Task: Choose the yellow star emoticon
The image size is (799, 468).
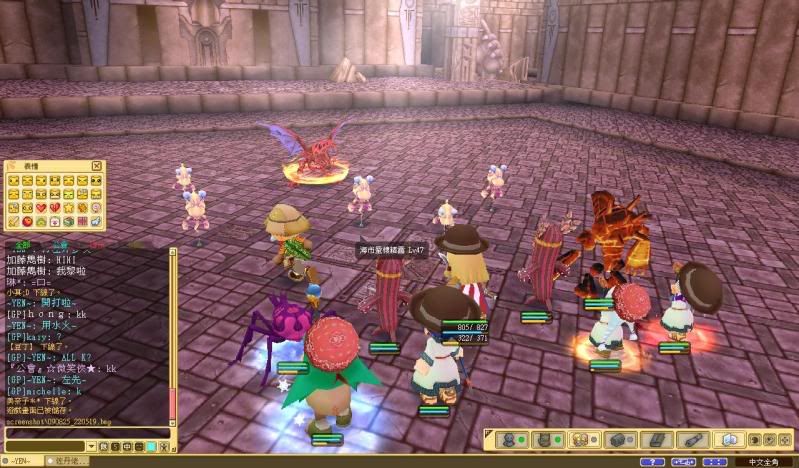Action: click(69, 207)
